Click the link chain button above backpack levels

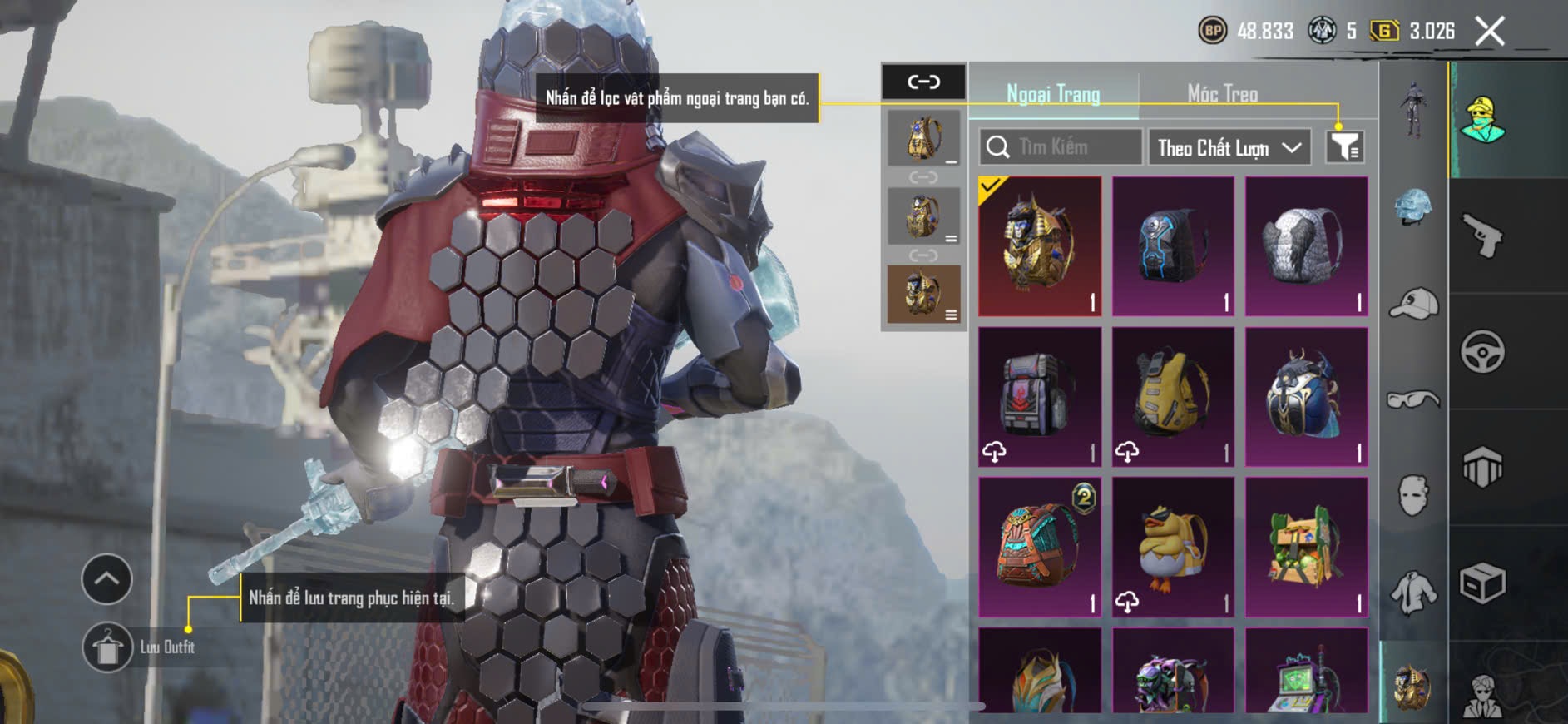pyautogui.click(x=923, y=82)
